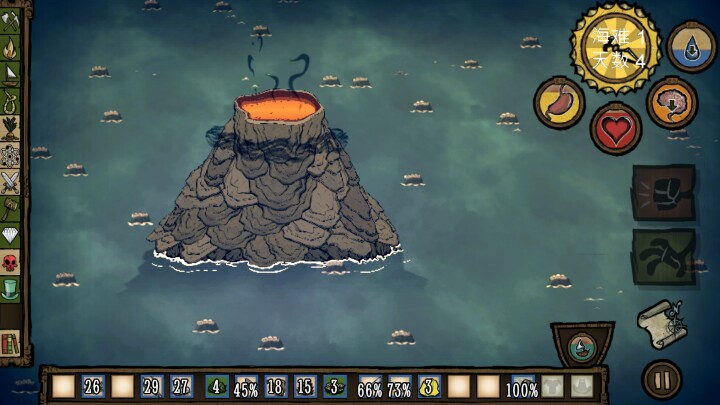The width and height of the screenshot is (720, 405).
Task: Select the green item with count 4
Action: point(217,387)
